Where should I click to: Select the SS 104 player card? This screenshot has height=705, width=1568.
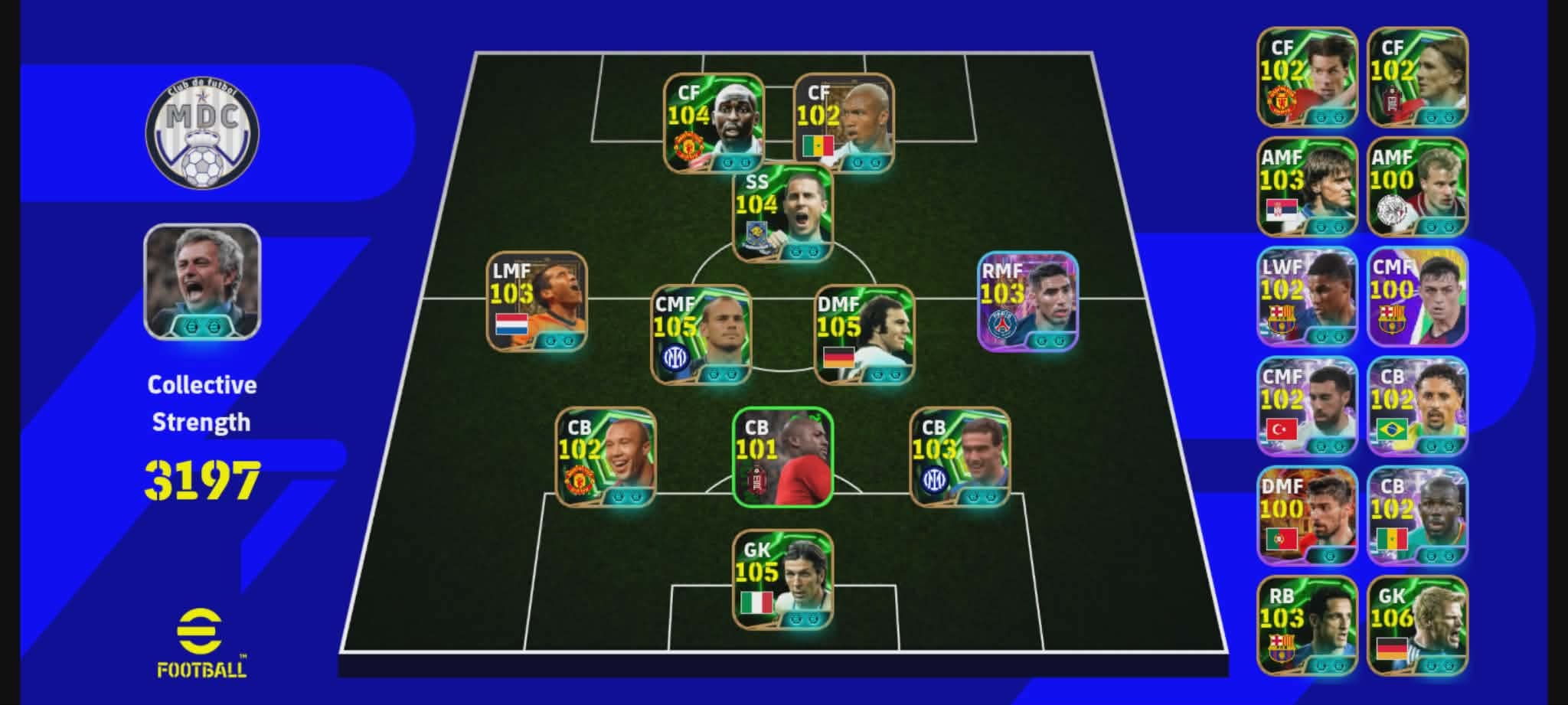pyautogui.click(x=782, y=213)
